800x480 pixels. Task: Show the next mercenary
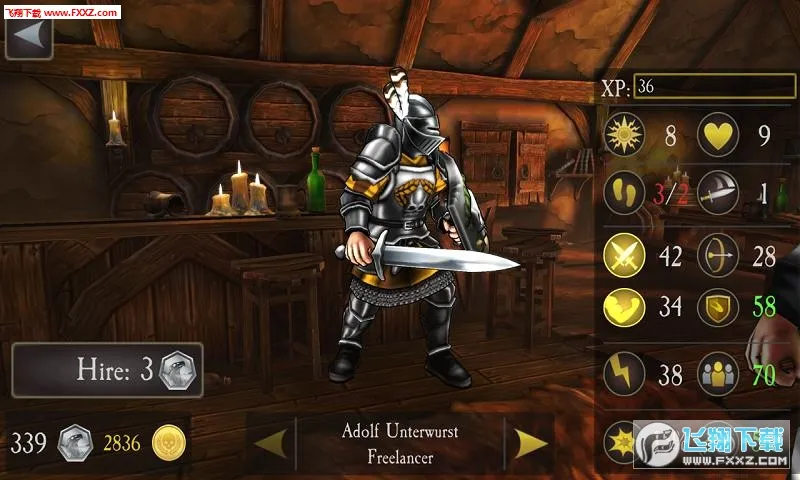pos(530,442)
